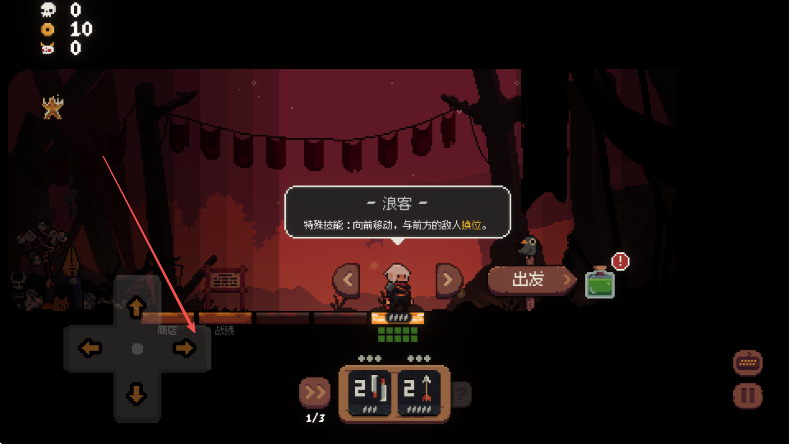This screenshot has height=444, width=789.
Task: Open the green potion bottle
Action: point(600,283)
